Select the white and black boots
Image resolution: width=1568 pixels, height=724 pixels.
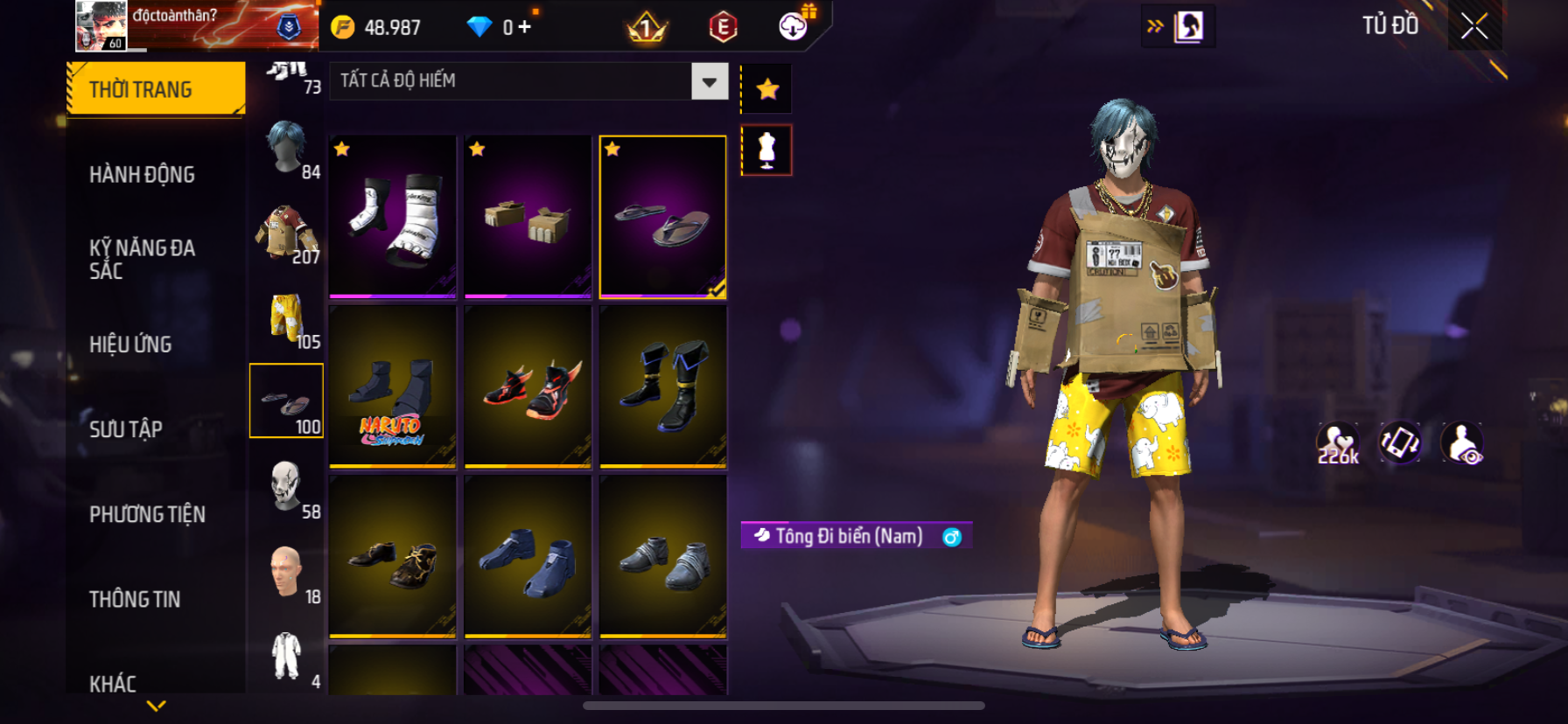tap(393, 217)
